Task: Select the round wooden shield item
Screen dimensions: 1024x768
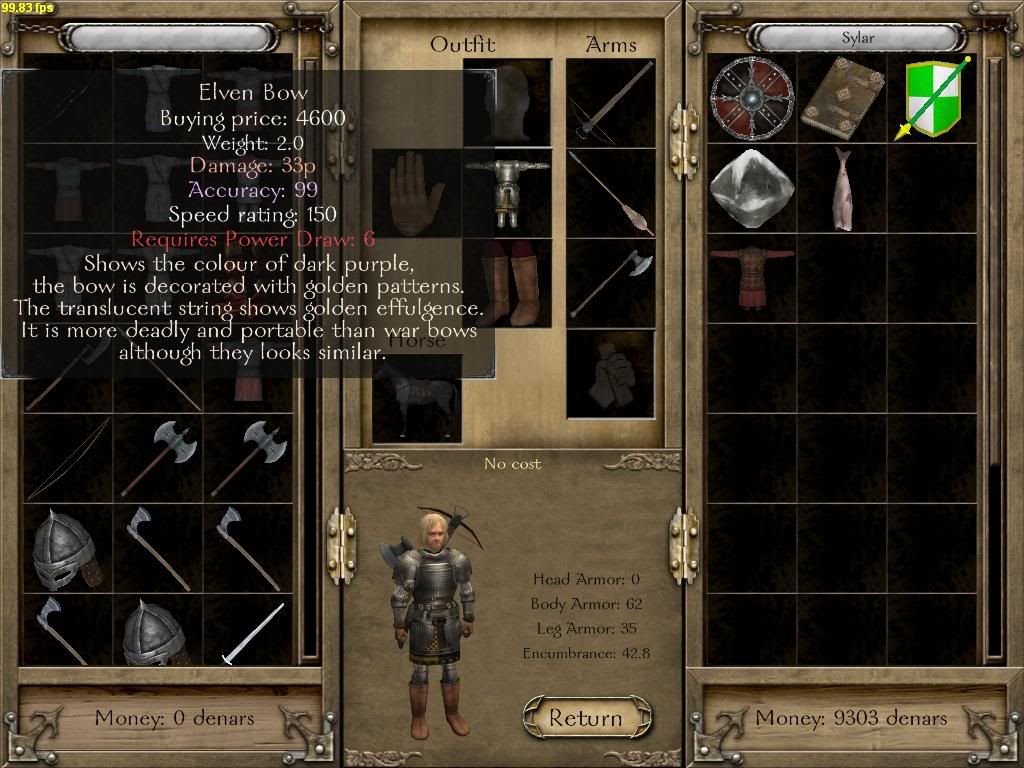Action: (x=750, y=97)
